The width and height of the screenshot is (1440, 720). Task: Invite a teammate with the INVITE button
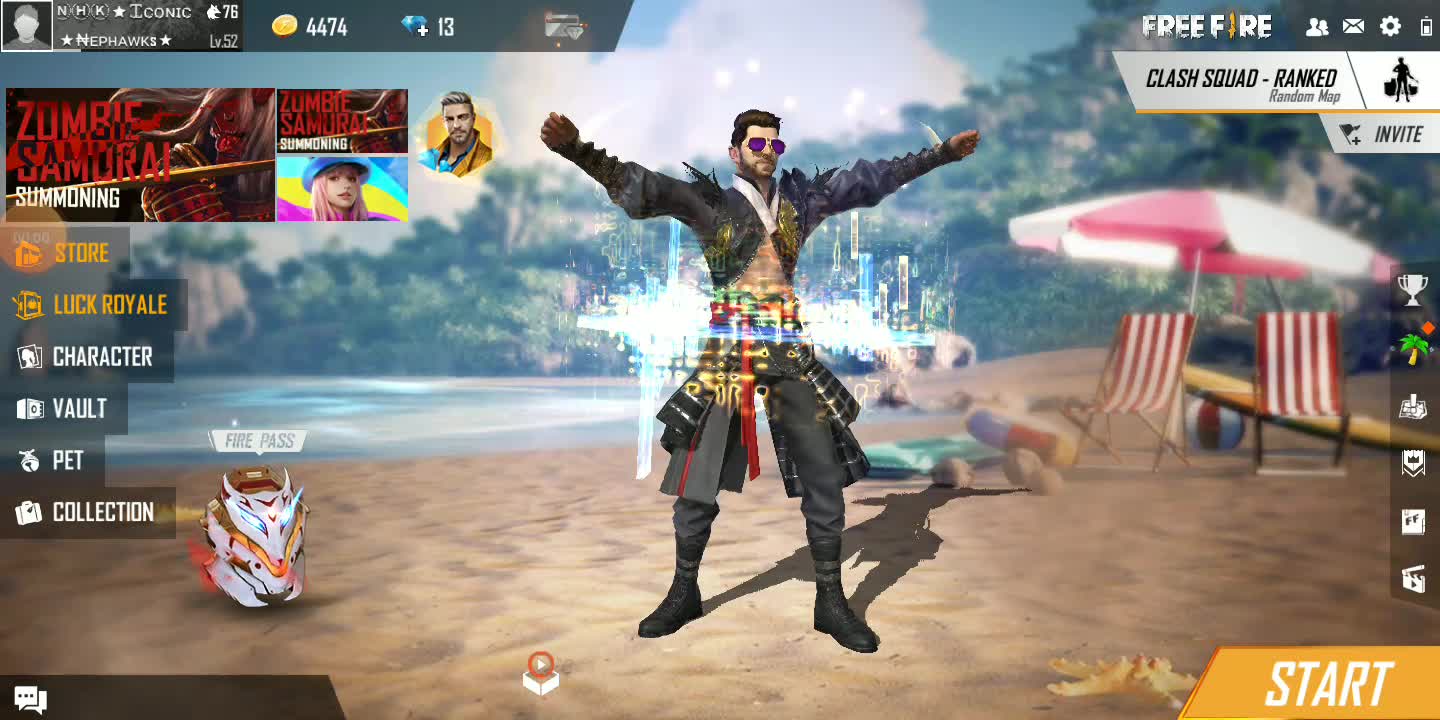click(1384, 135)
